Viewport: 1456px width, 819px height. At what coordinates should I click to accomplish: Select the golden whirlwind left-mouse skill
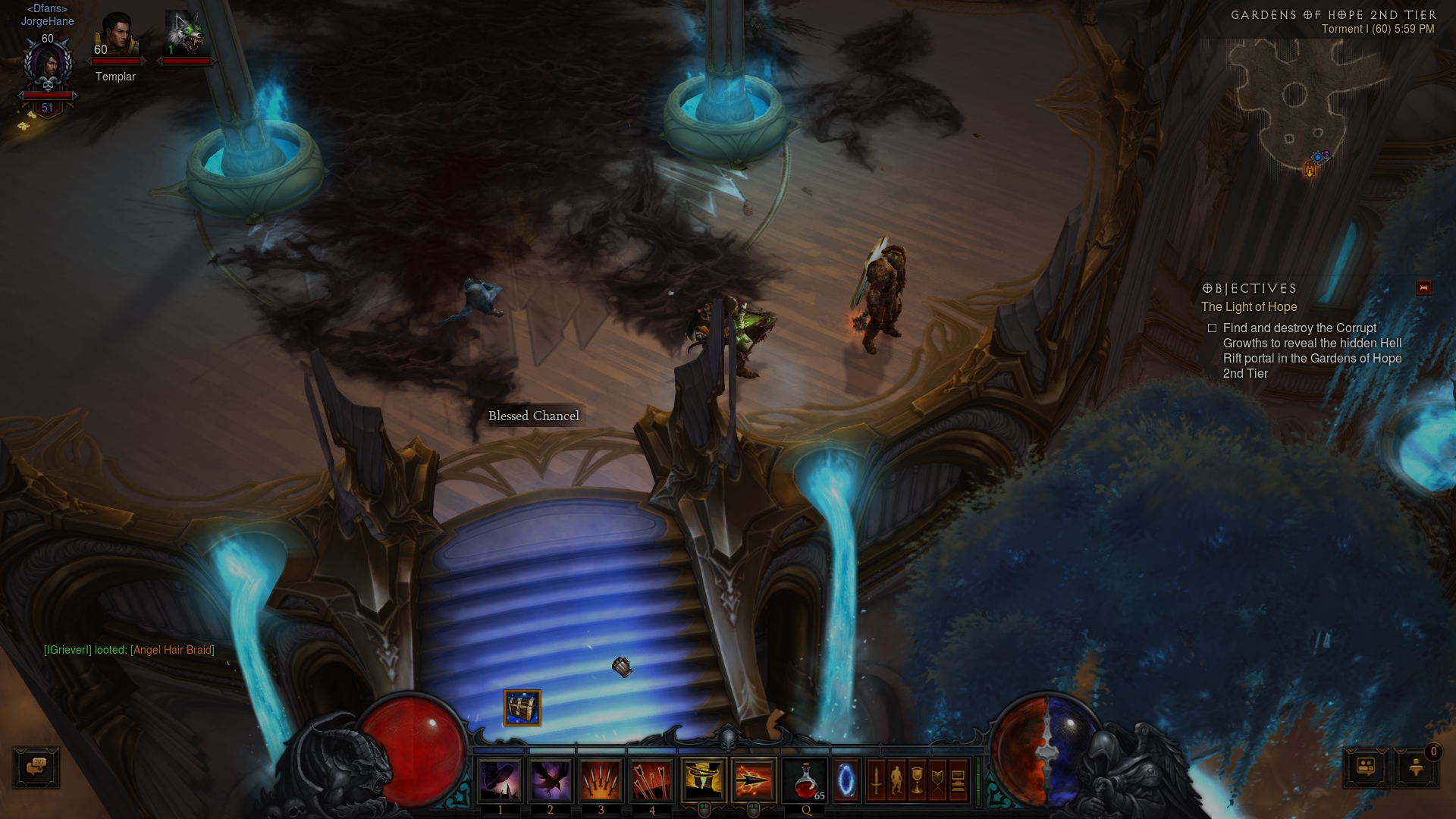pos(704,780)
